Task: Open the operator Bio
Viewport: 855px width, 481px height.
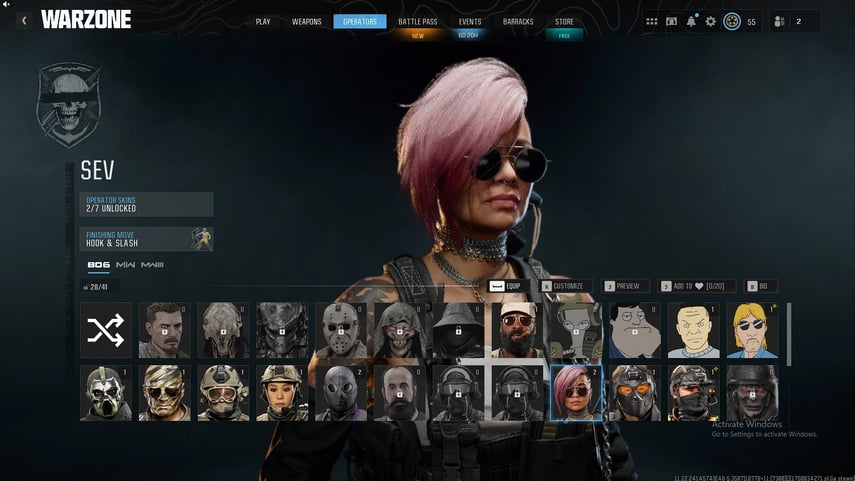Action: [762, 286]
